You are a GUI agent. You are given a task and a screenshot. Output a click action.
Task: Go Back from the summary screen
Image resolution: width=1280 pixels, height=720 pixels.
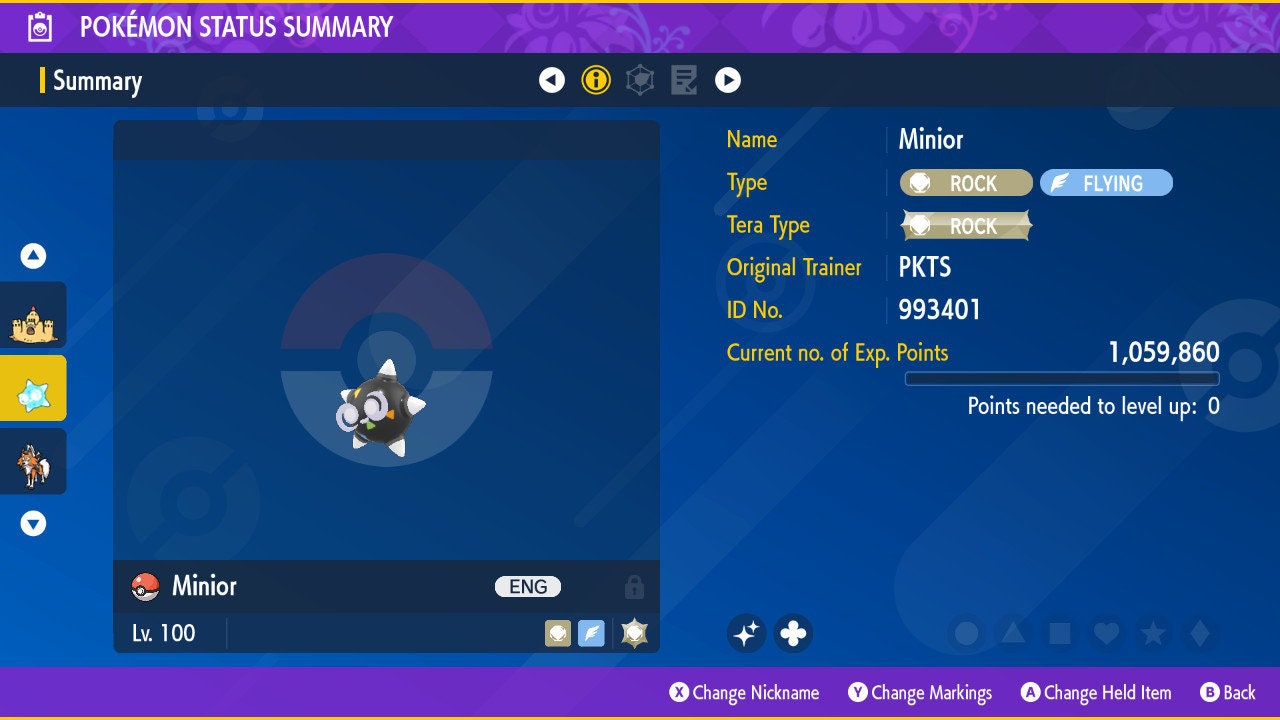click(1228, 693)
